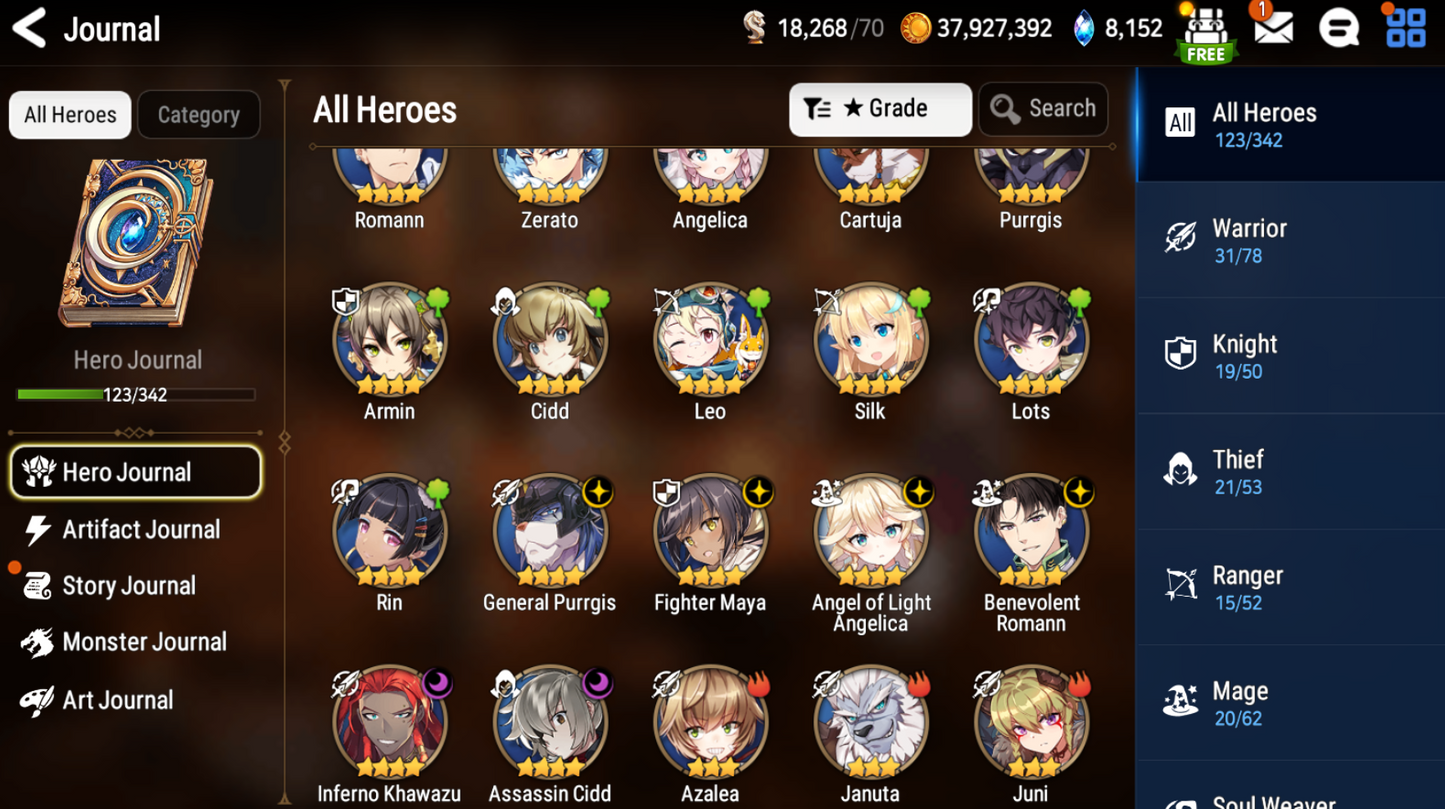Claim the FREE gift shop icon
Screen dimensions: 1445x809
click(1206, 33)
